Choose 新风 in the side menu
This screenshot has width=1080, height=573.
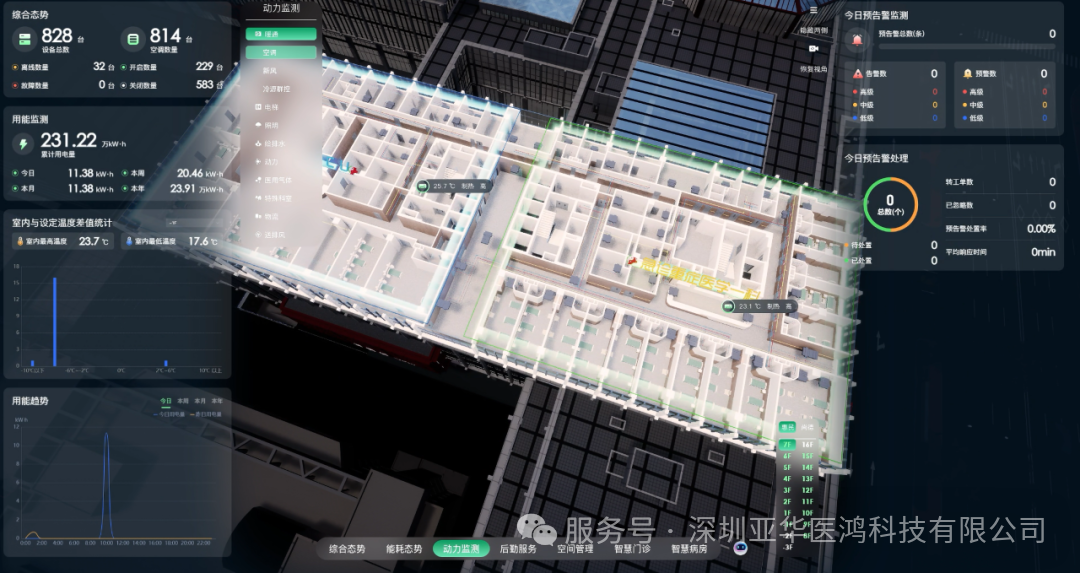(270, 71)
